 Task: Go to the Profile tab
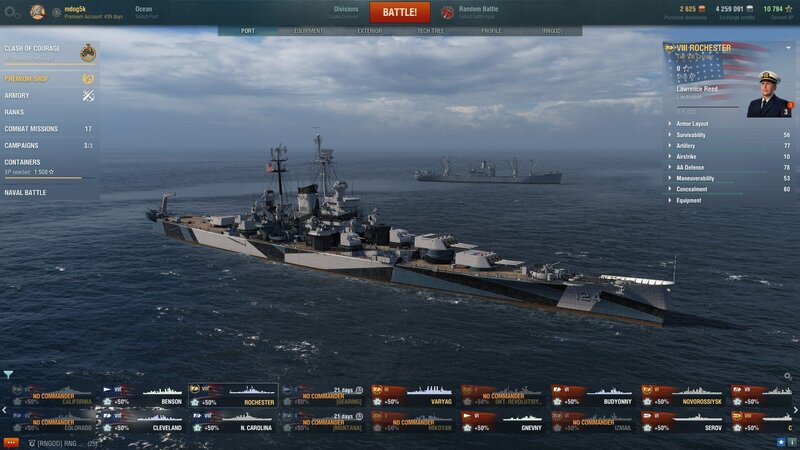[491, 31]
